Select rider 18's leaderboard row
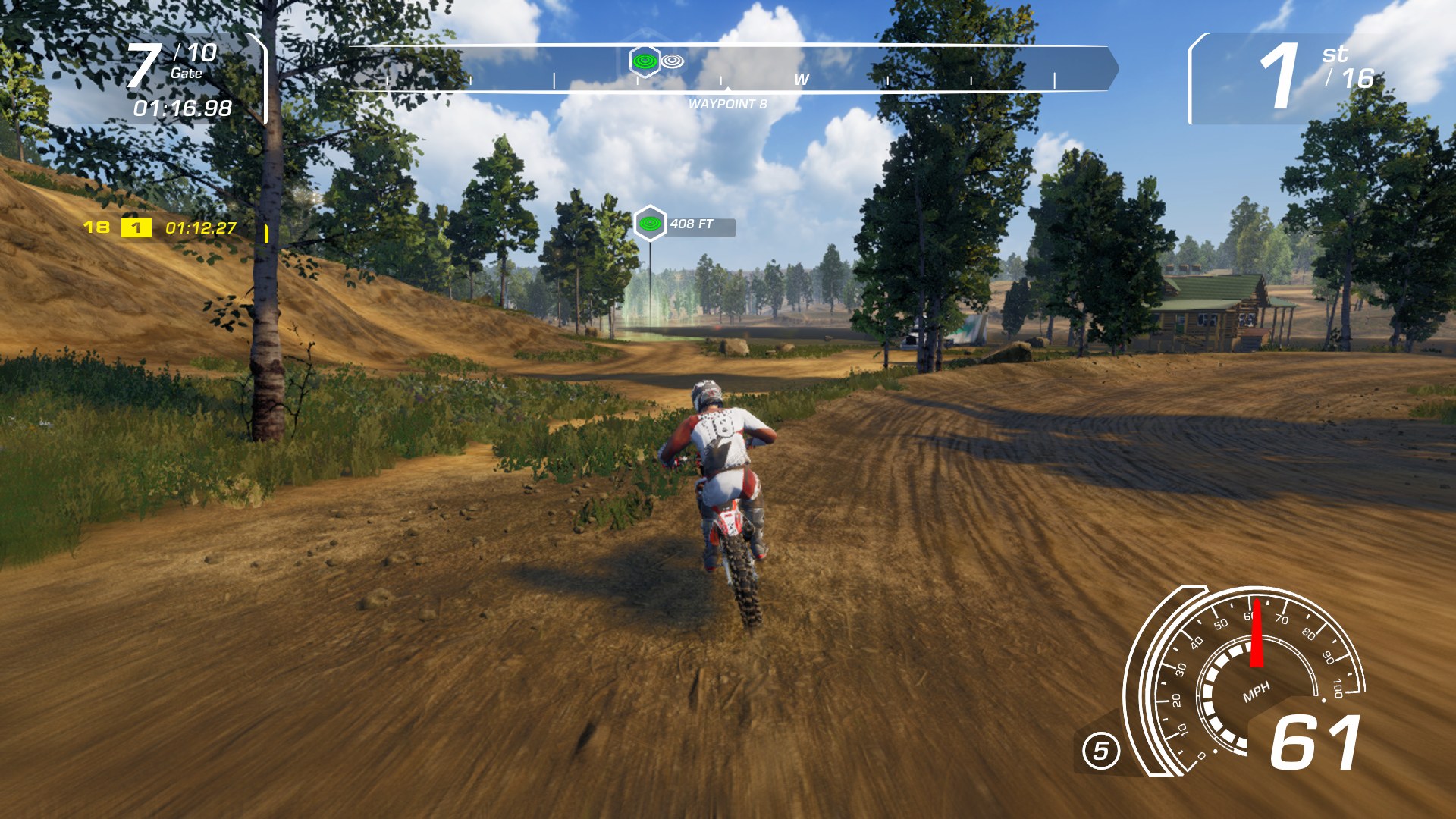This screenshot has width=1456, height=819. tap(161, 227)
